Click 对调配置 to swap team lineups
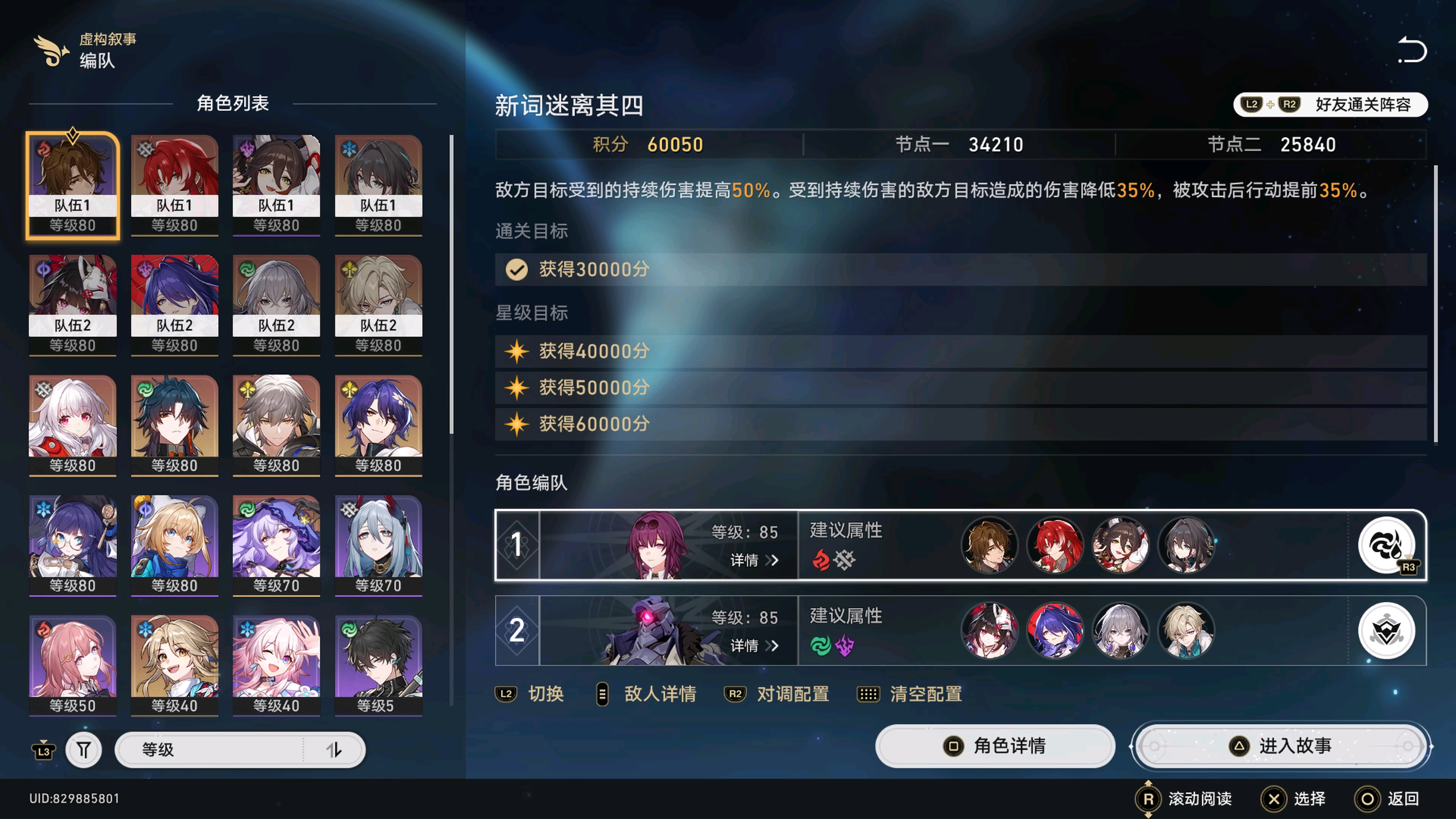The image size is (1456, 819). tap(777, 694)
